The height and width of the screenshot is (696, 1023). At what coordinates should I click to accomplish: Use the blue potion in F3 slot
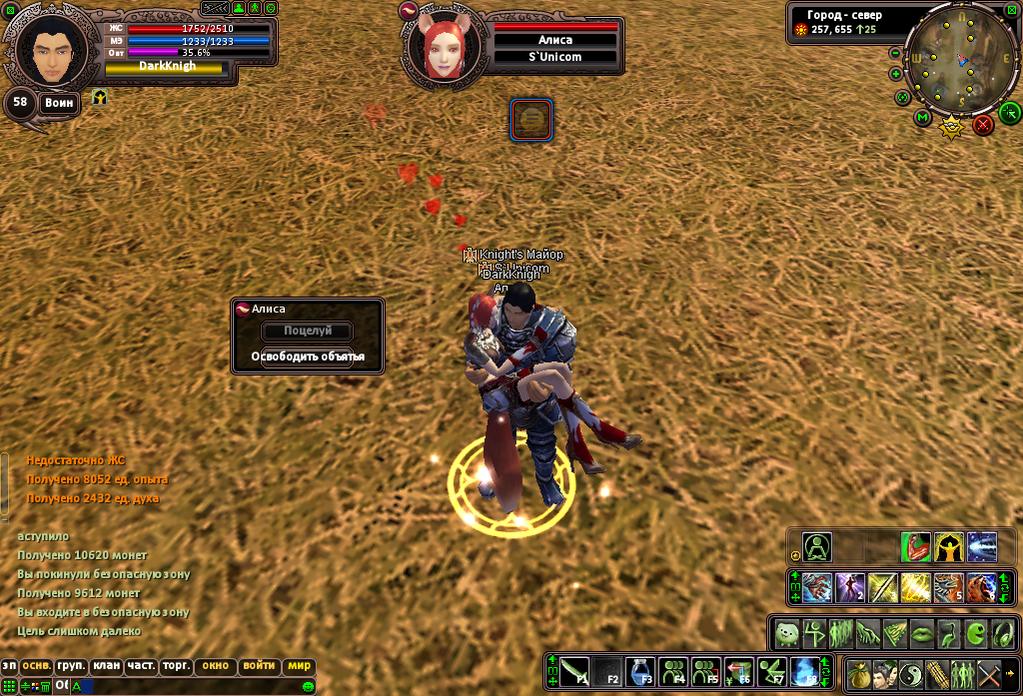(x=641, y=671)
